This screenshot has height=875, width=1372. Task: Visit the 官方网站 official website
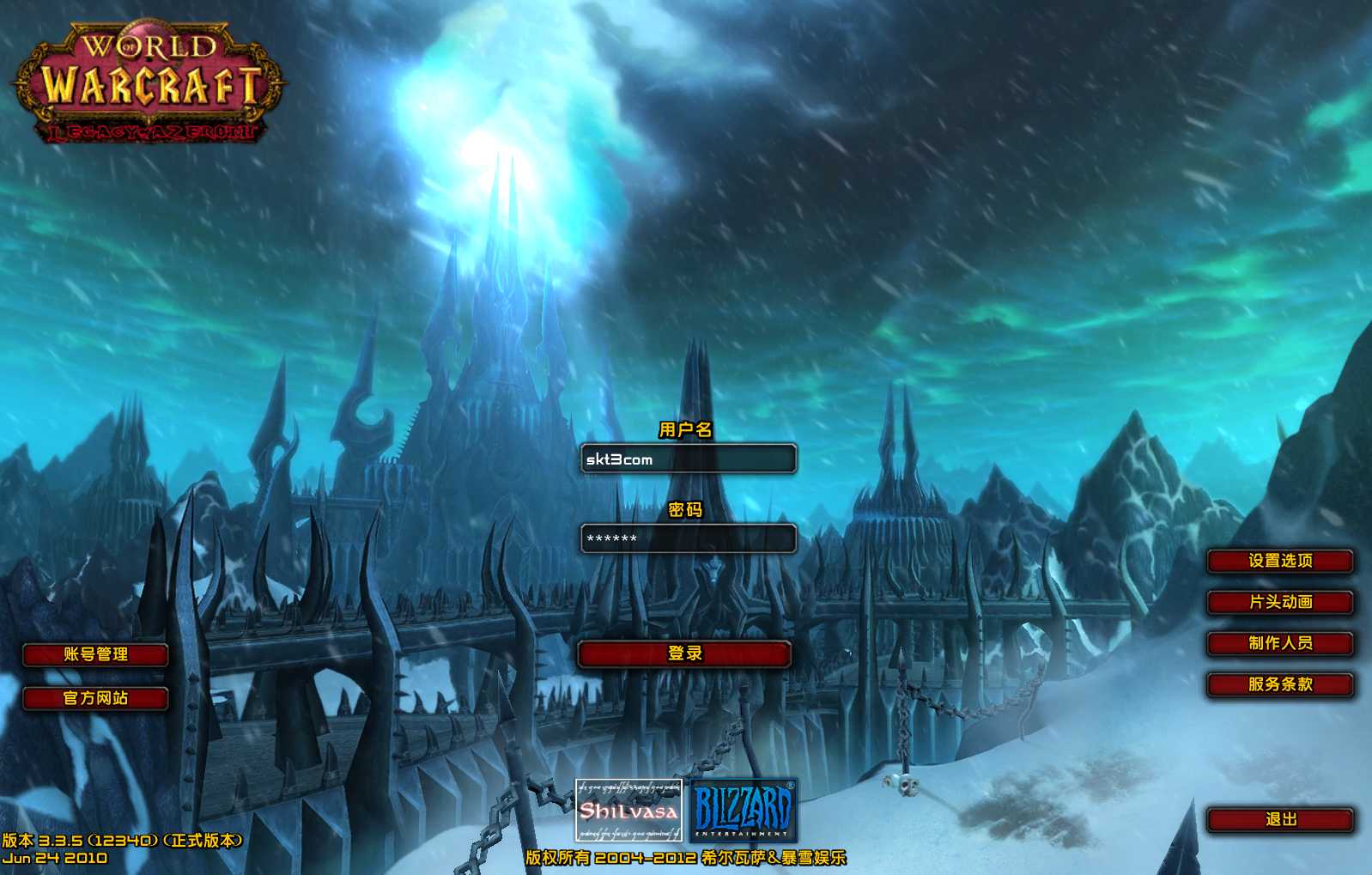tap(95, 698)
